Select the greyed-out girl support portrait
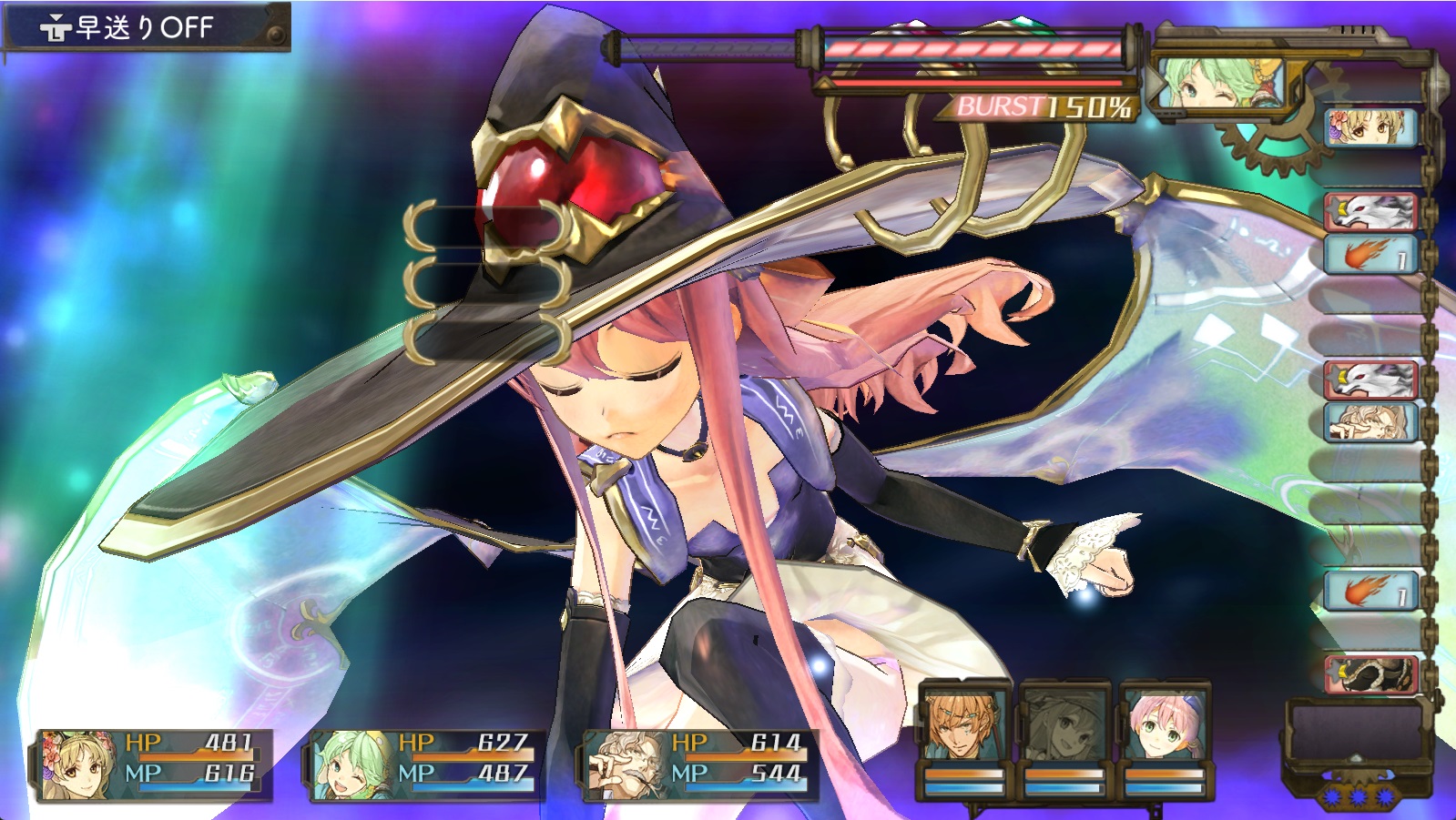 [1064, 725]
